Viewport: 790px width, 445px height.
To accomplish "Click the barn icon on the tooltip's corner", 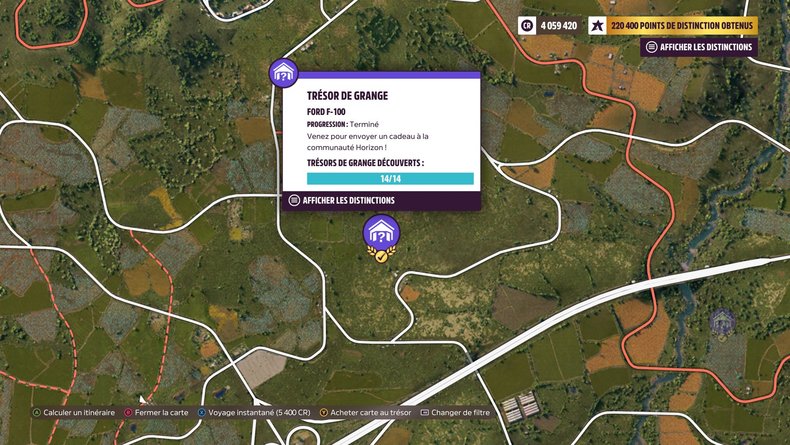I will [x=284, y=73].
